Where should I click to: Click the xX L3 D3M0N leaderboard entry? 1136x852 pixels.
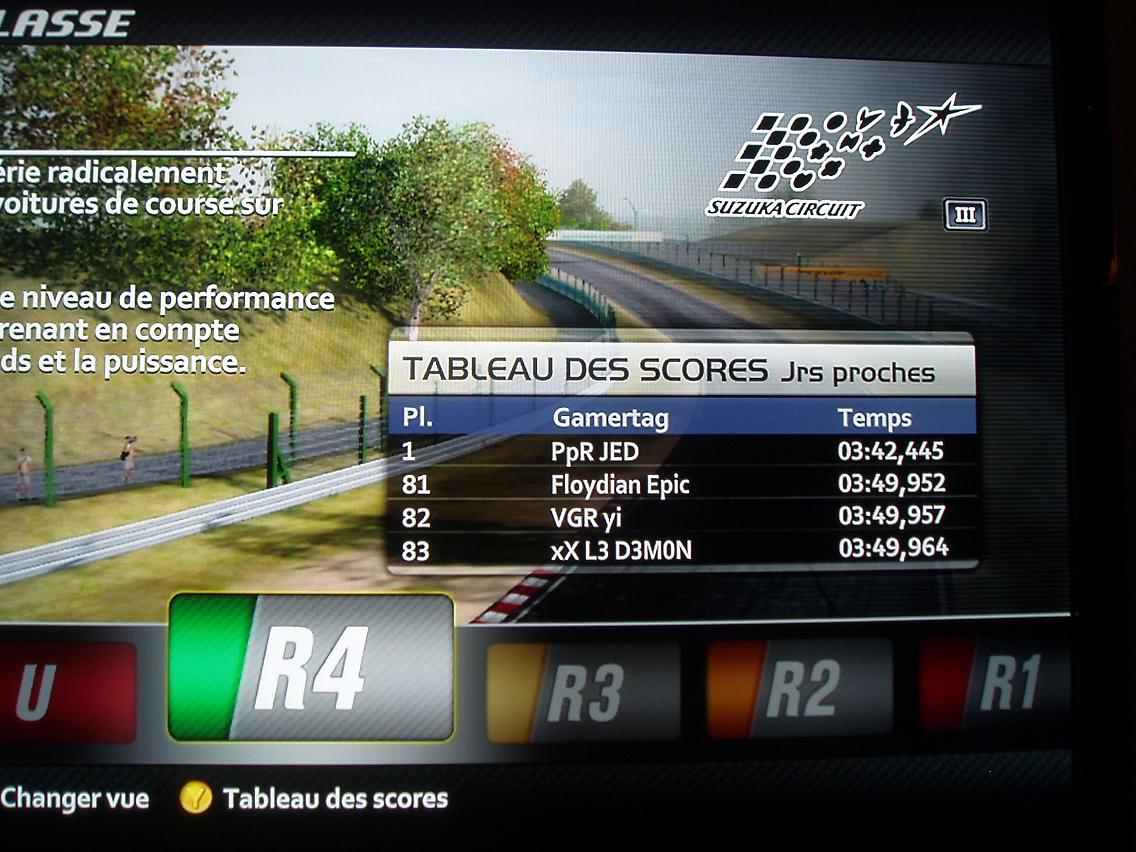coord(680,549)
